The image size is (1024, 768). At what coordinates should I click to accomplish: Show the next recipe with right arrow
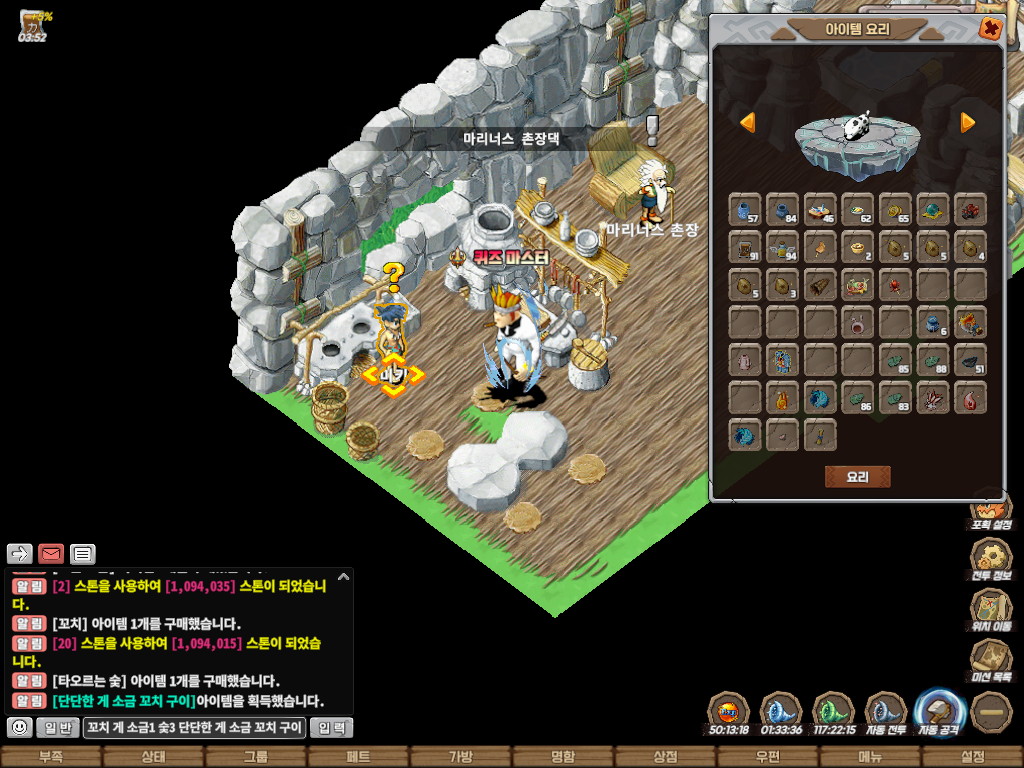click(968, 122)
